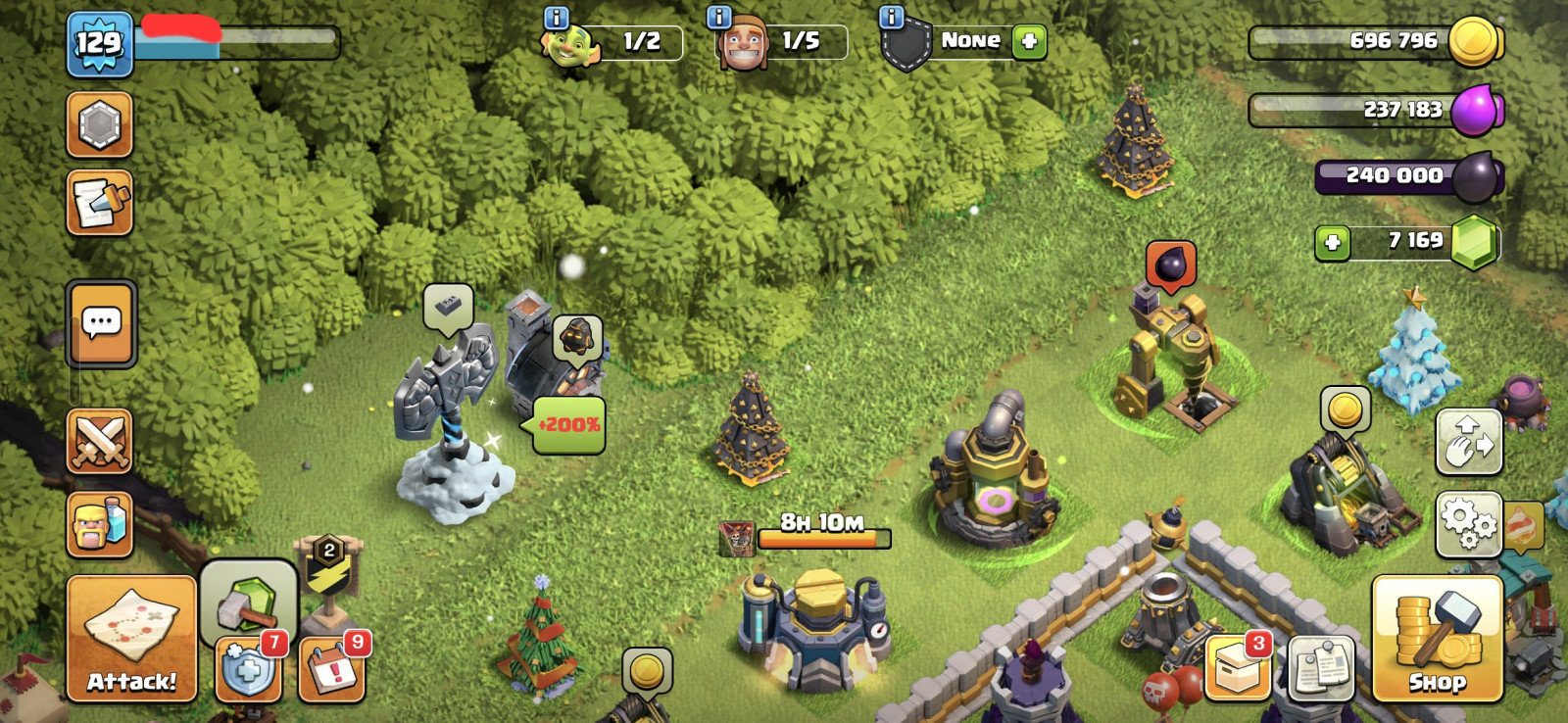Open the crossed swords clan war button
The width and height of the screenshot is (1568, 723).
[100, 441]
